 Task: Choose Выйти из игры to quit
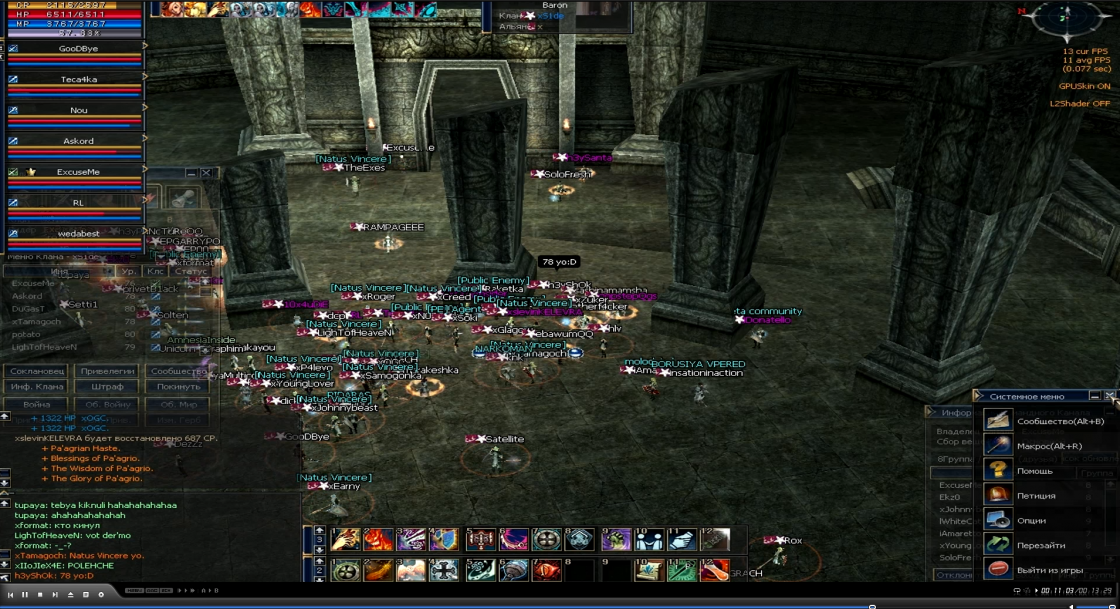pos(1046,570)
